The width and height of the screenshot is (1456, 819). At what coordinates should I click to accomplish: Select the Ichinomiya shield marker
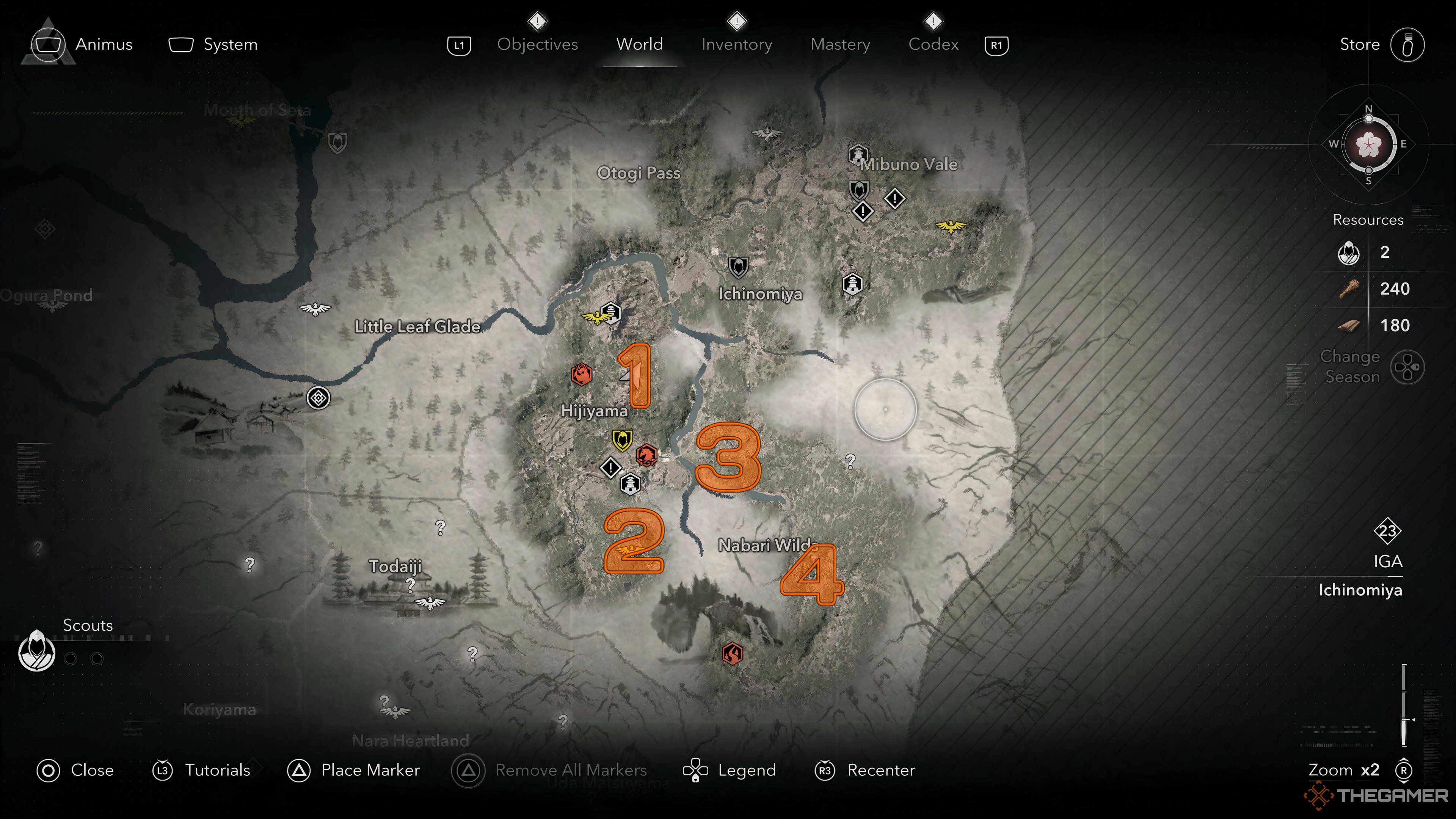coord(738,267)
